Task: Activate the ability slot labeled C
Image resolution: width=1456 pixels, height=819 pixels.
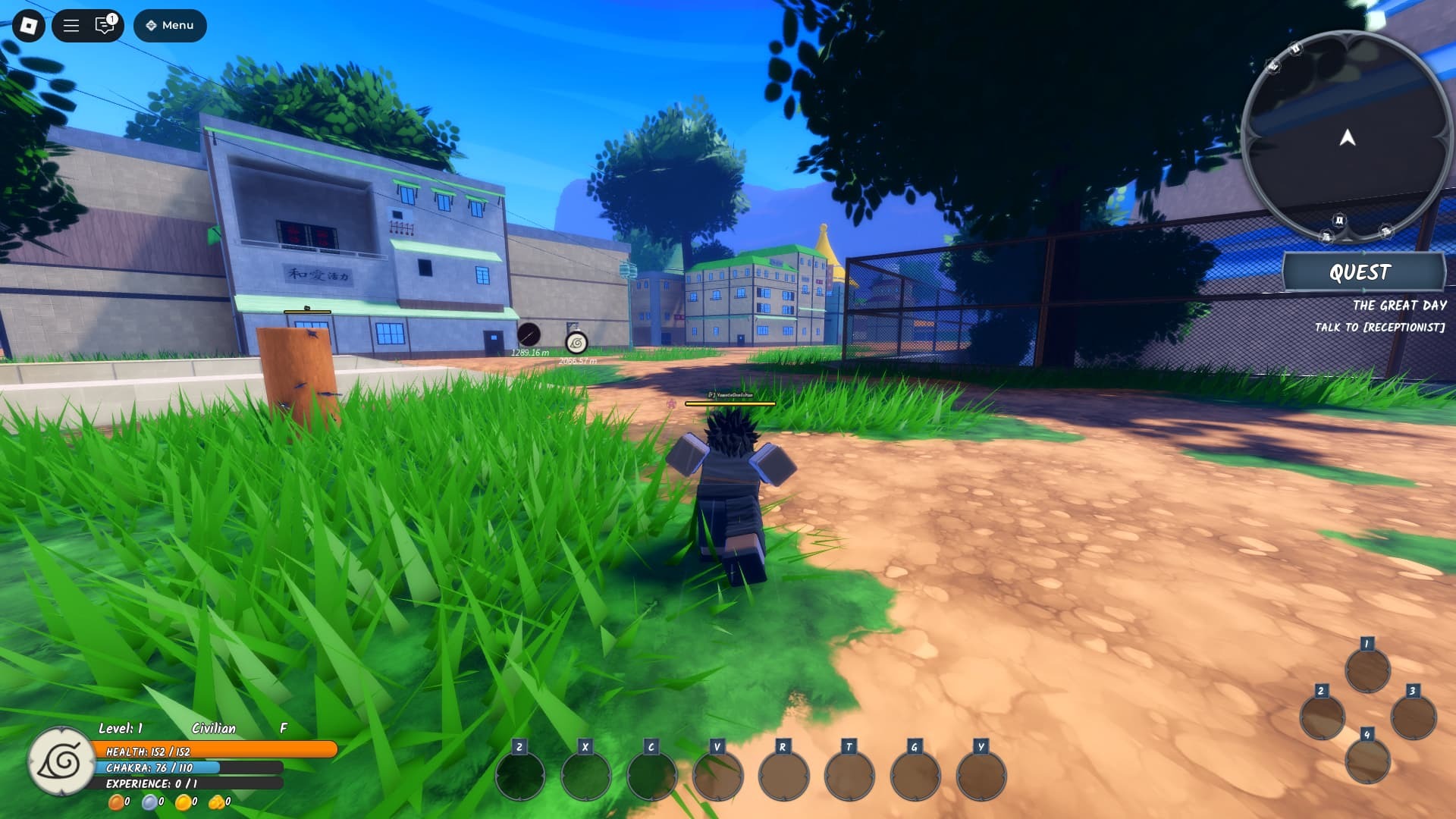Action: pos(652,775)
